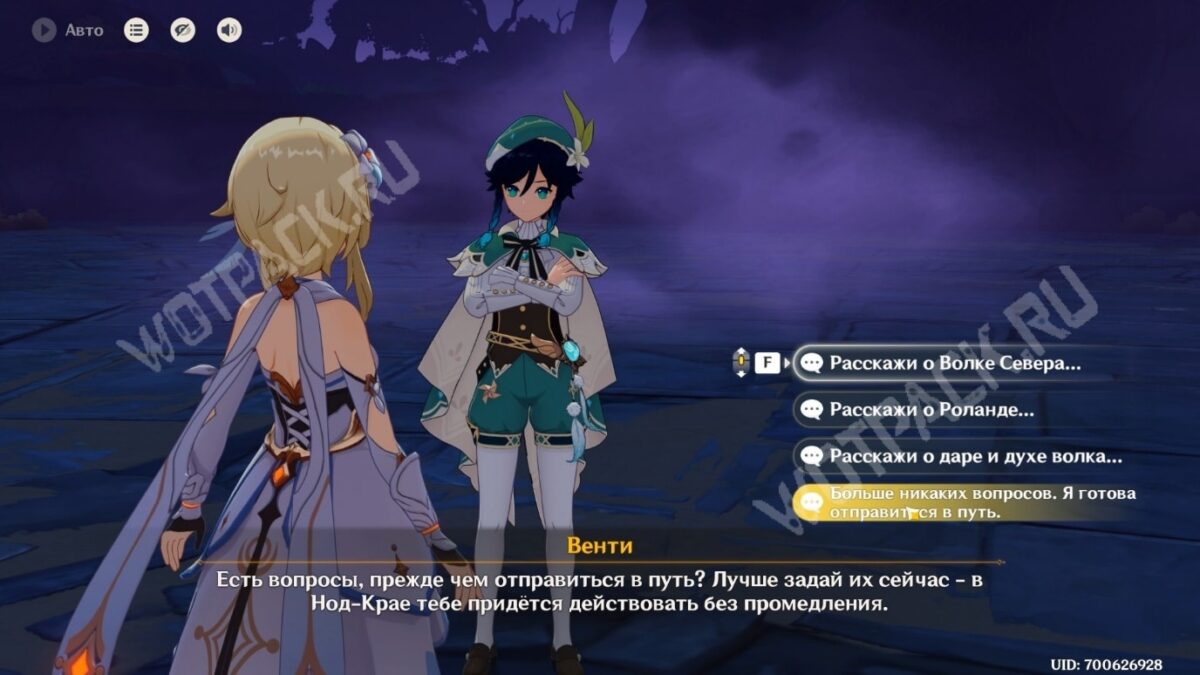The width and height of the screenshot is (1200, 675).
Task: Ask "Расскажи о даре и духе волка..."
Action: point(974,456)
